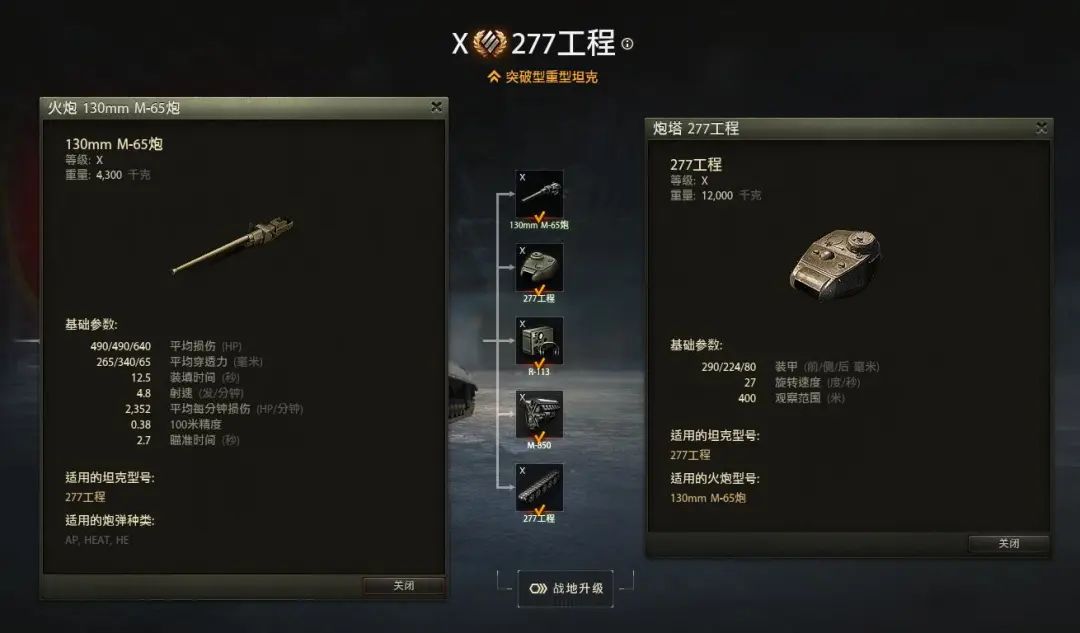Open the 战地升级 field upgrade
Image resolution: width=1080 pixels, height=633 pixels.
565,588
